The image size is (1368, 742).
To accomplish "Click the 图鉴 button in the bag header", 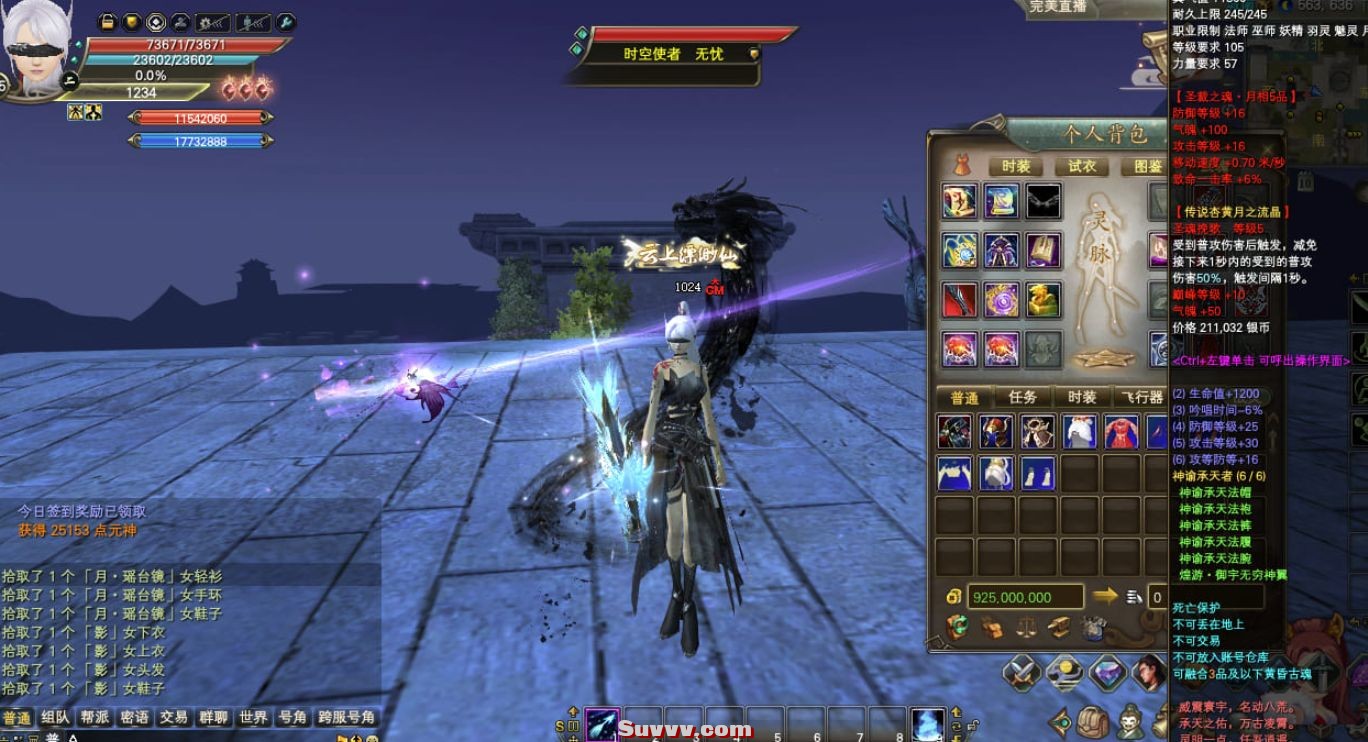I will click(x=1148, y=166).
